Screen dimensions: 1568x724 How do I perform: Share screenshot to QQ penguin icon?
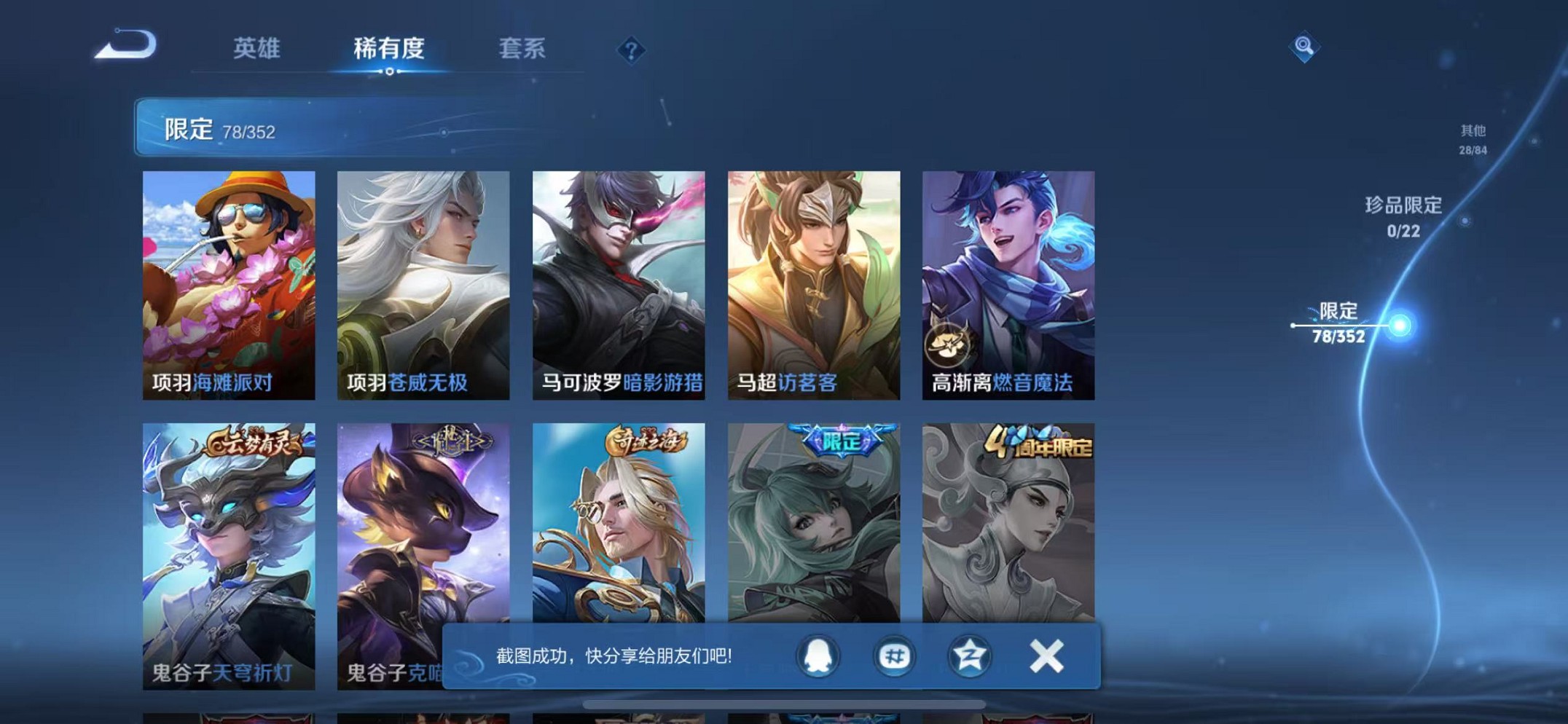point(819,656)
